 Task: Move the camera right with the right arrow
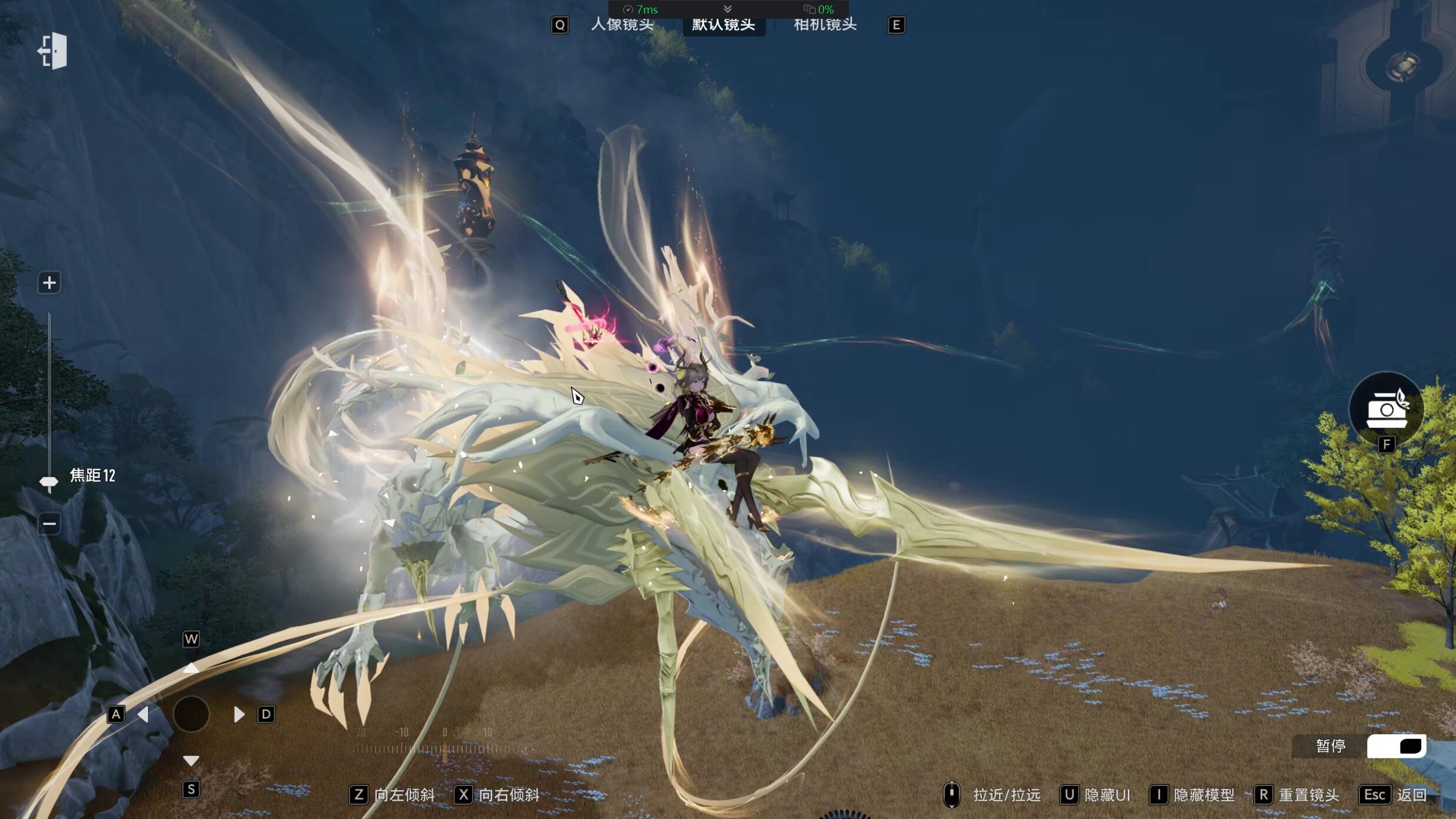coord(238,714)
